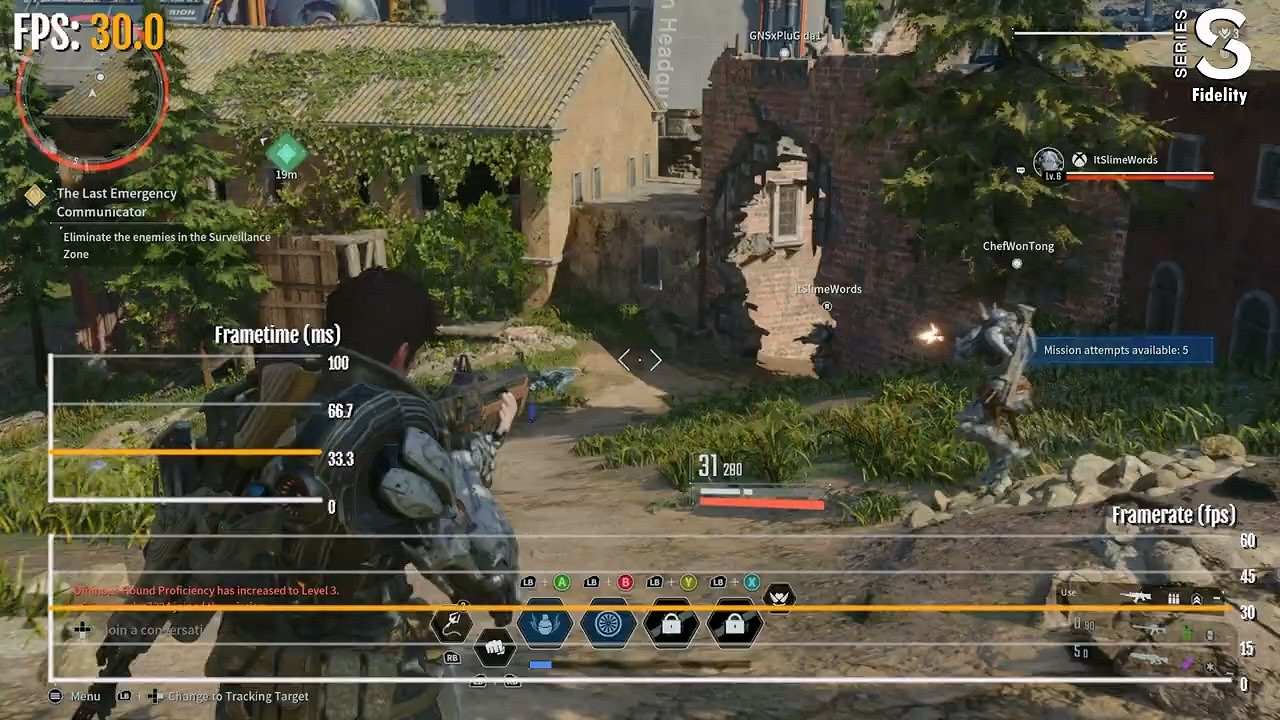This screenshot has height=720, width=1280.
Task: Open the 'Mission attempts available: 5' notification
Action: tap(1124, 349)
